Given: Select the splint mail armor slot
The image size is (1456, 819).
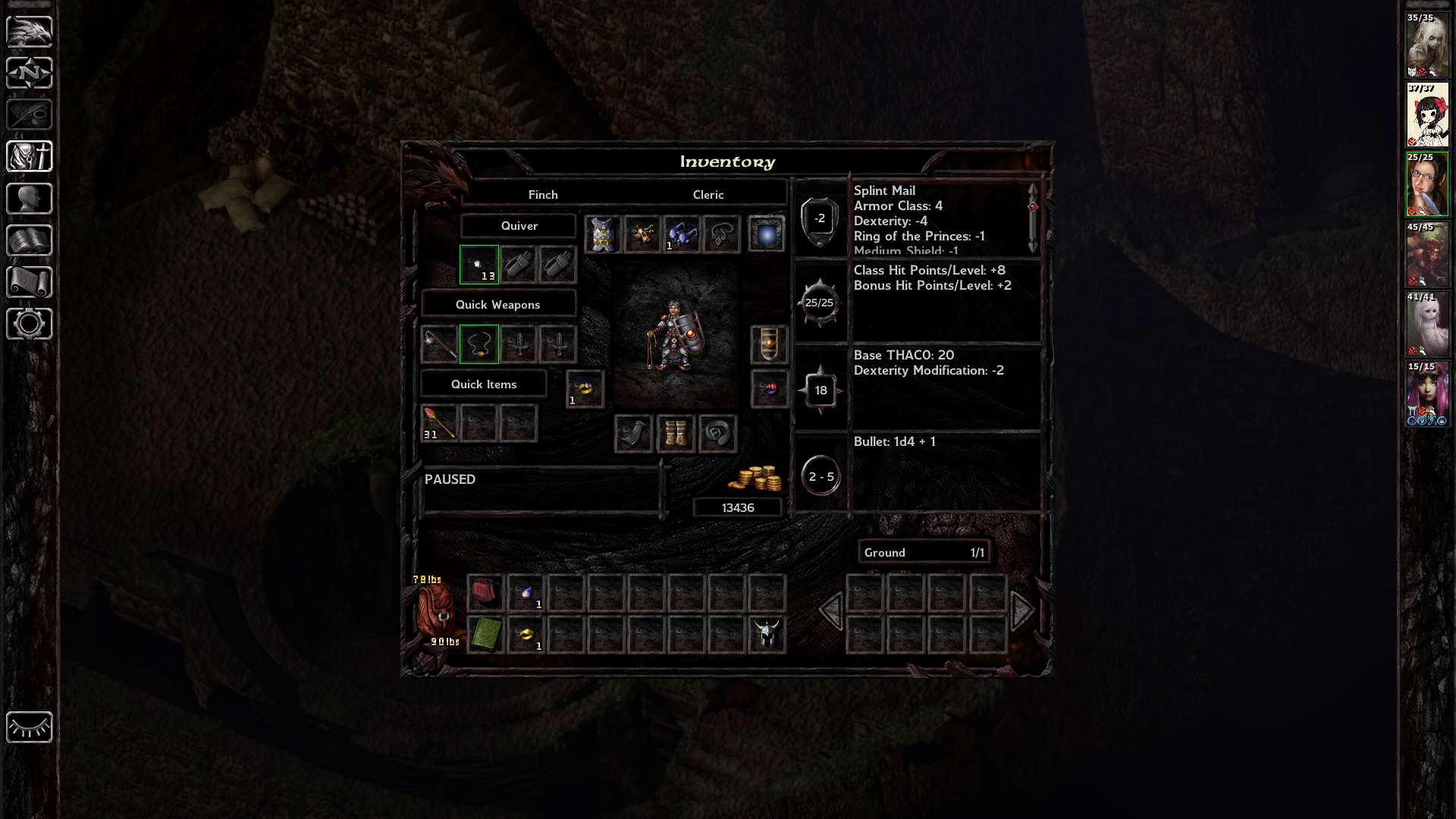Looking at the screenshot, I should pos(603,234).
